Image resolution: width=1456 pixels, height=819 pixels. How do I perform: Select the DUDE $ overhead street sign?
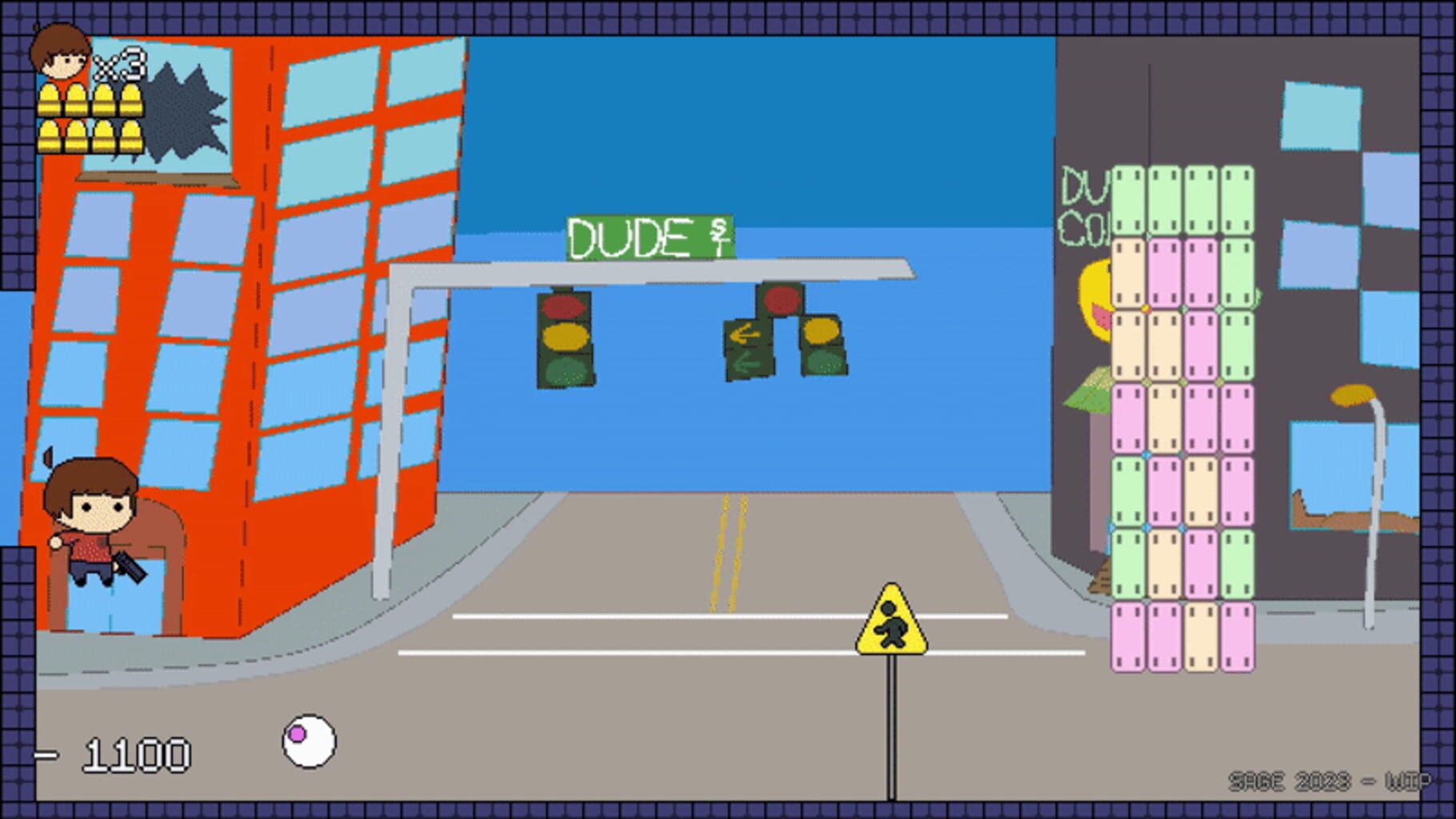[x=650, y=234]
